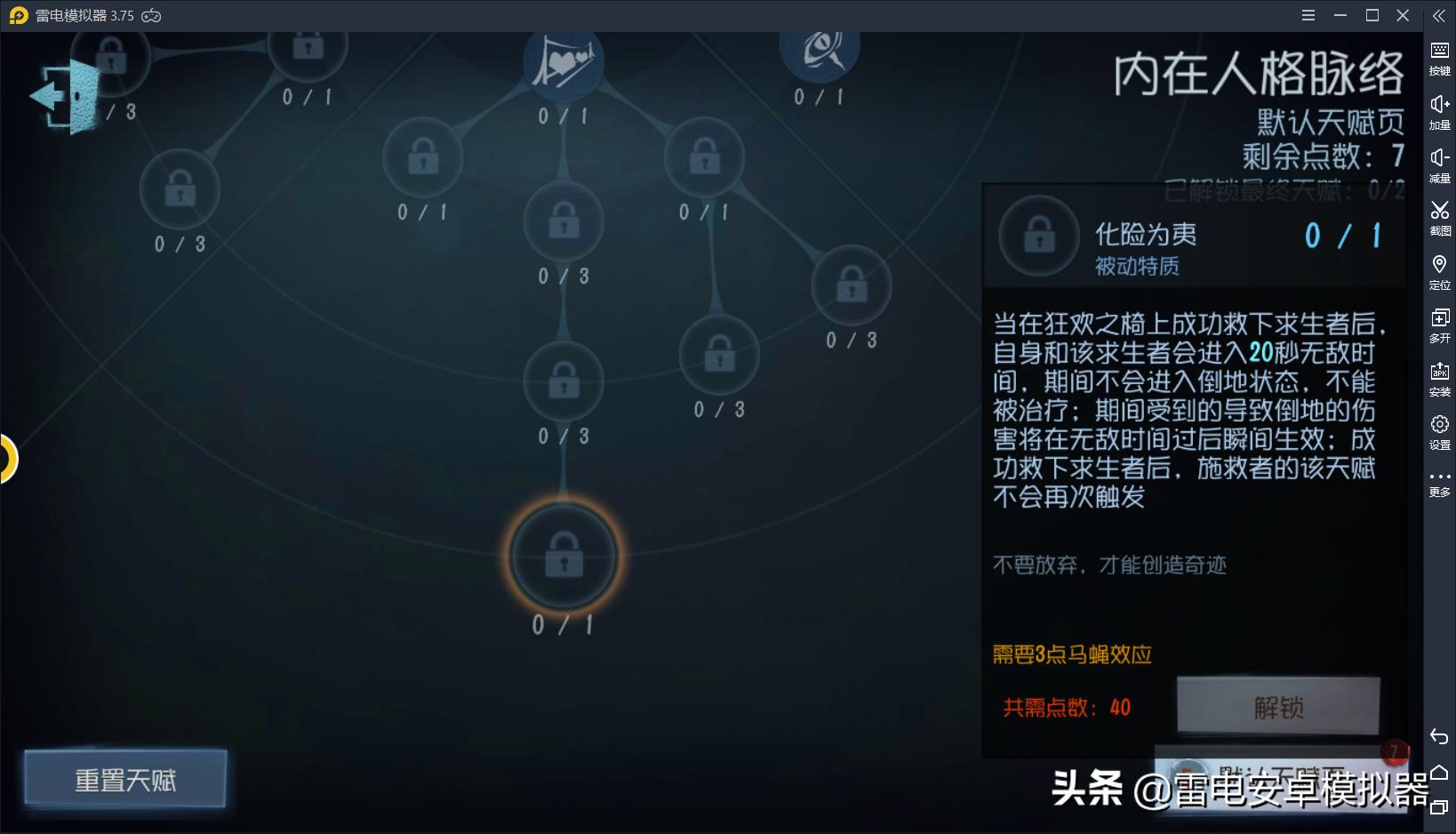Select the heart-chair talent node at top

tap(563, 60)
